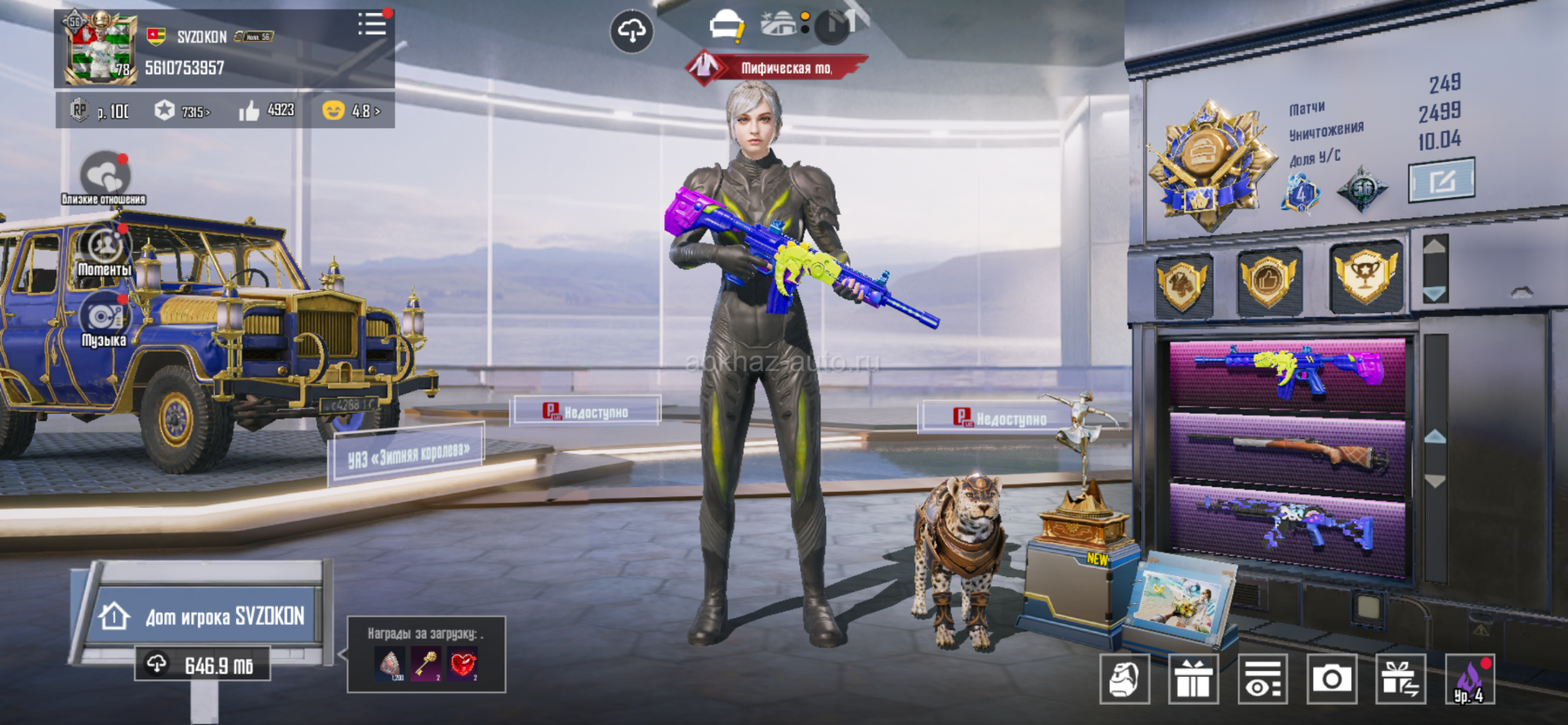Open SVZOKON's player avatar
Viewport: 1568px width, 725px height.
[x=100, y=47]
